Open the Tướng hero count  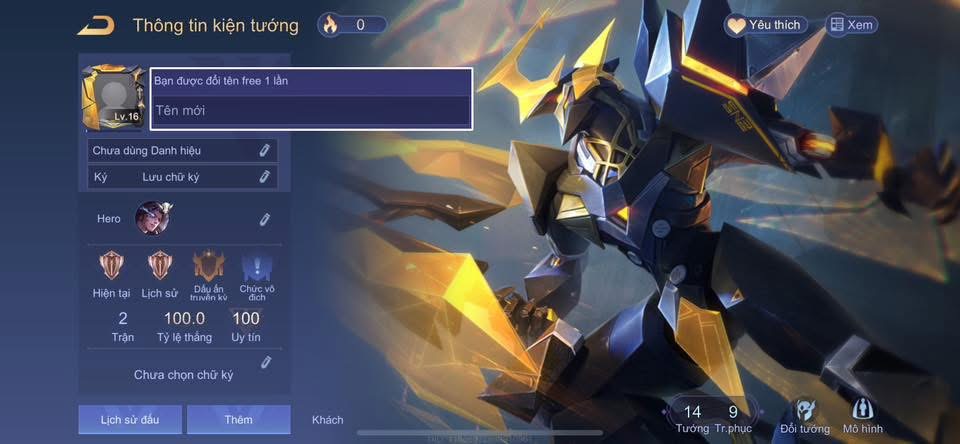coord(692,416)
